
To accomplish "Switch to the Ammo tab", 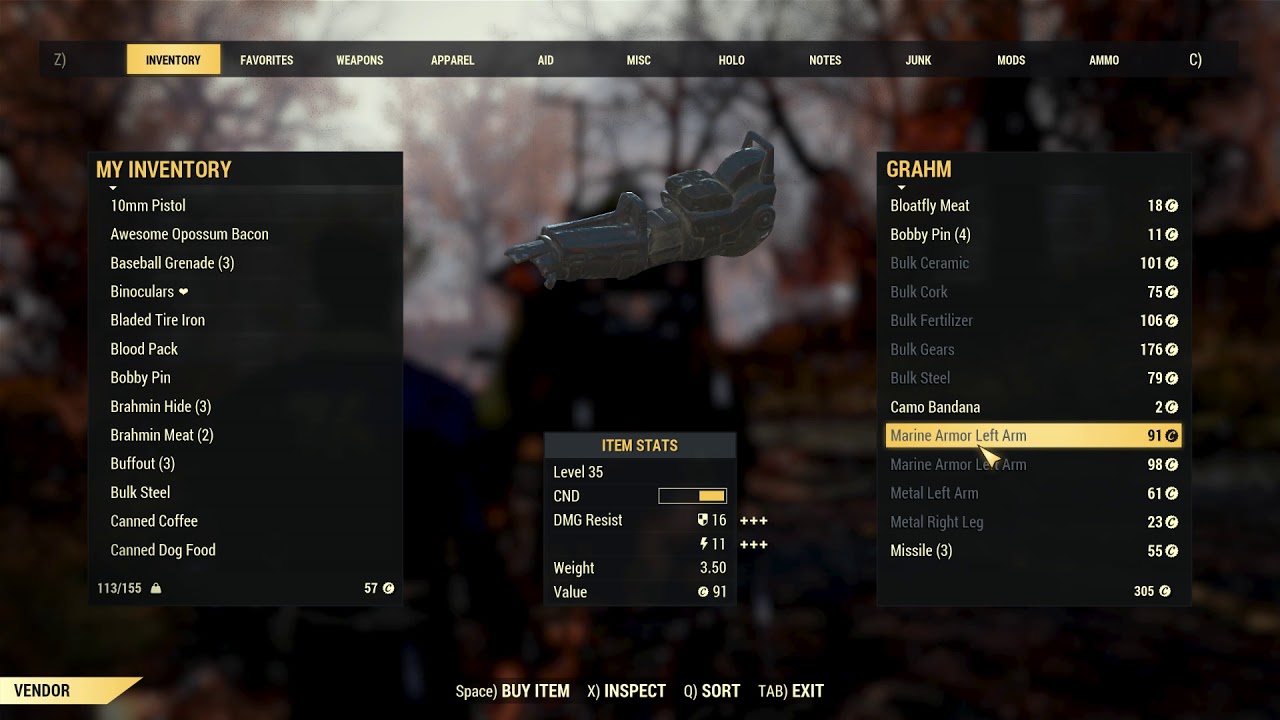I will click(x=1104, y=60).
